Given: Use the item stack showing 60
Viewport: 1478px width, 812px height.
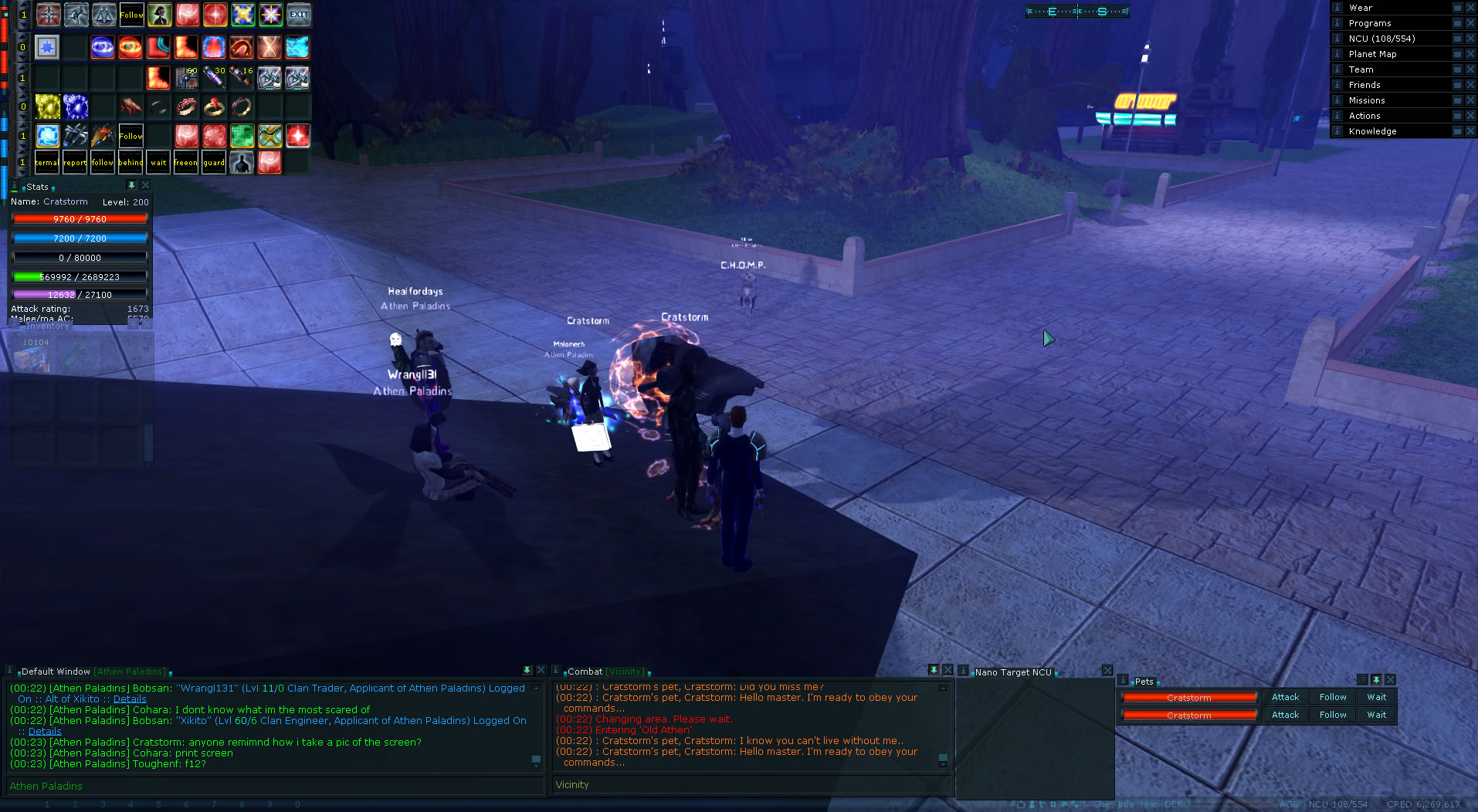Looking at the screenshot, I should click(187, 77).
